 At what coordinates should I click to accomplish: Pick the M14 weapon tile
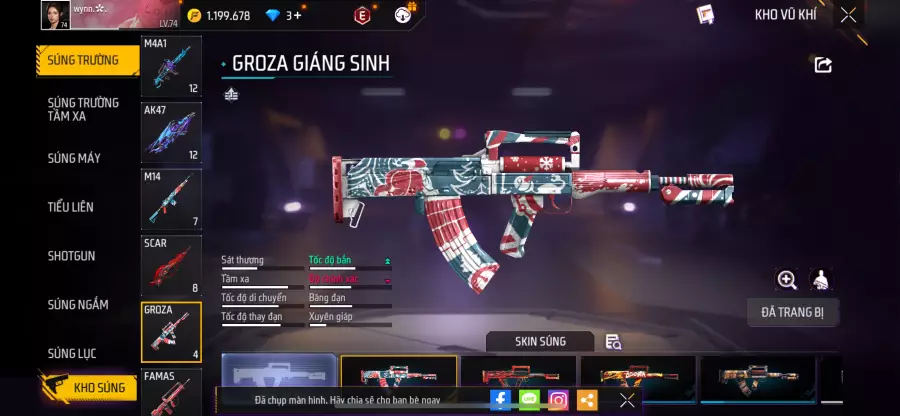pos(171,199)
